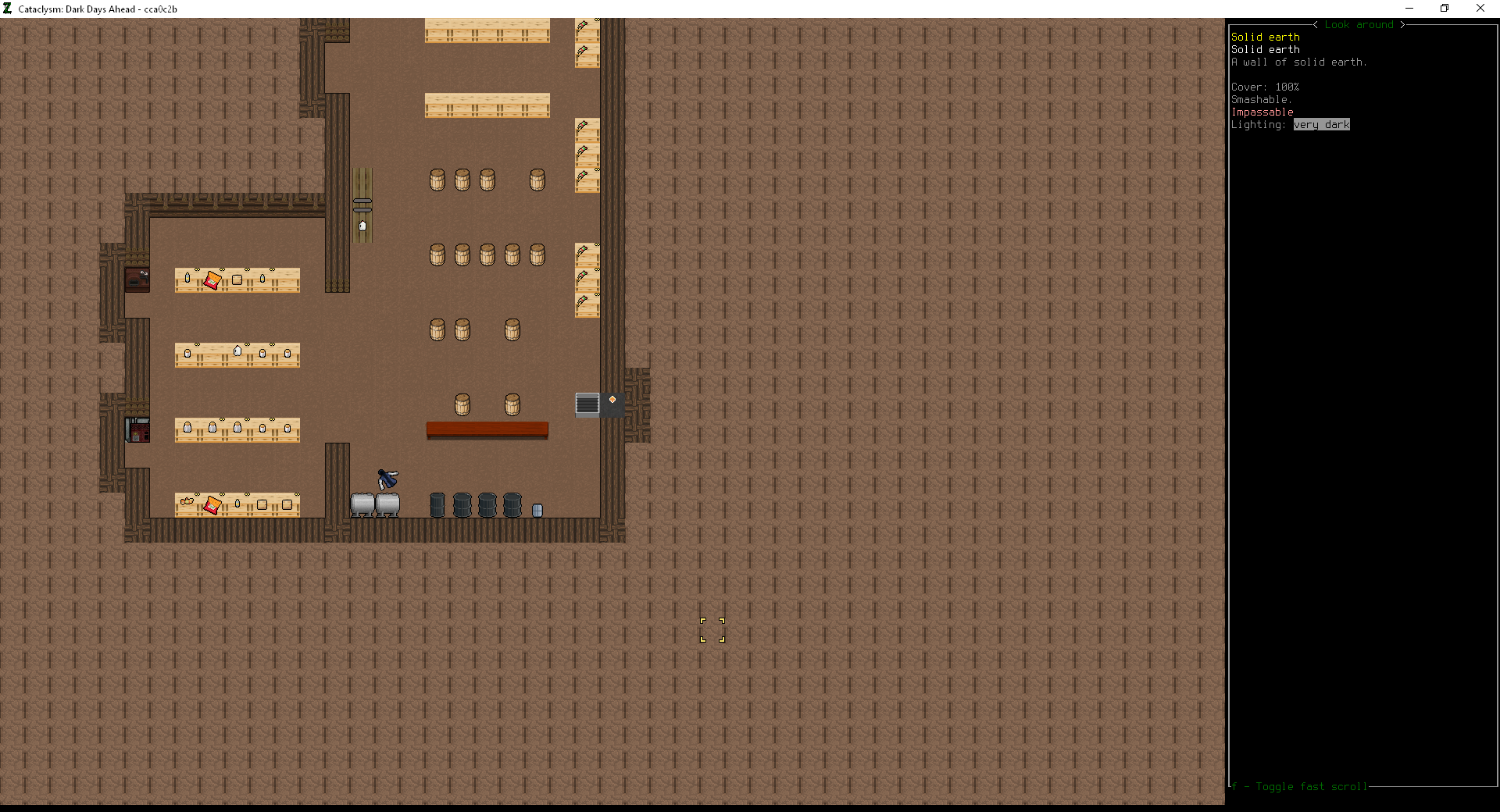Open the Look around panel header
The height and width of the screenshot is (812, 1500).
tap(1360, 24)
